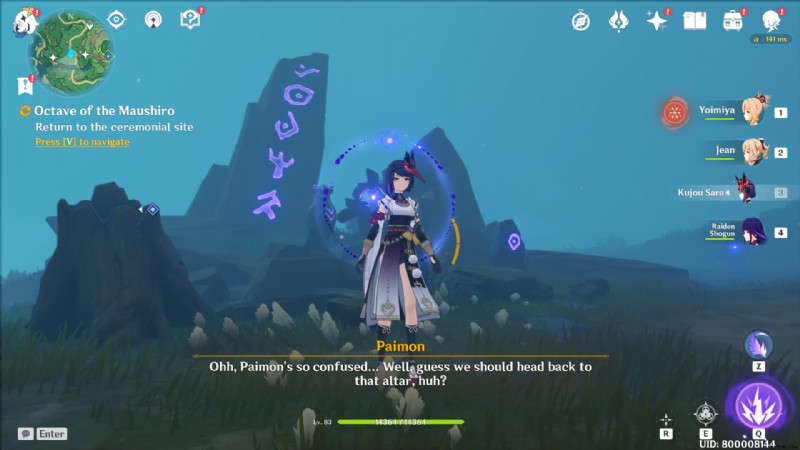The image size is (800, 450).
Task: Activate the crosshair aim mode icon
Action: pos(666,420)
